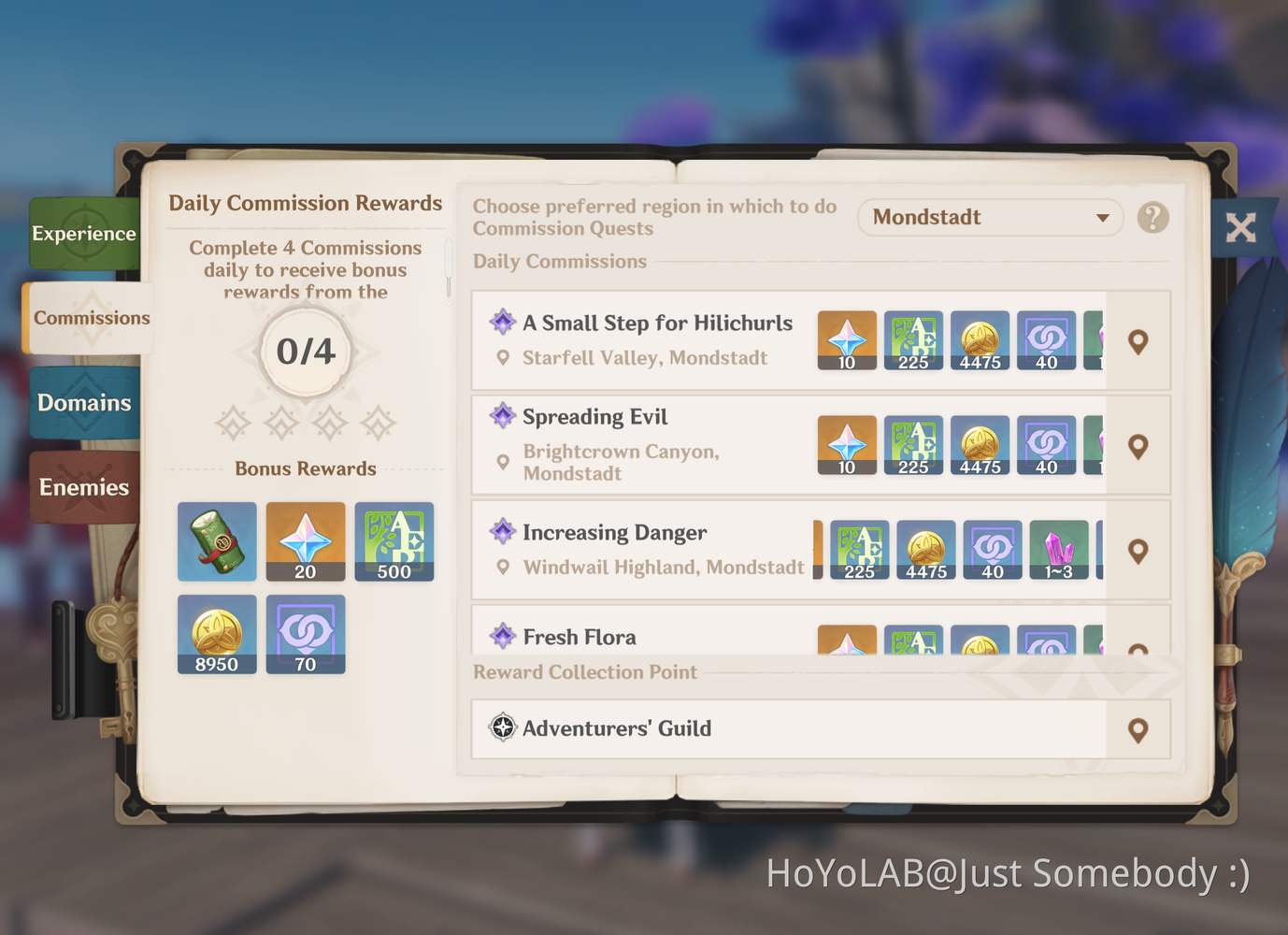This screenshot has height=935, width=1288.
Task: Click the crystal reward icon showing 1~3 under Increasing Danger
Action: point(1059,550)
